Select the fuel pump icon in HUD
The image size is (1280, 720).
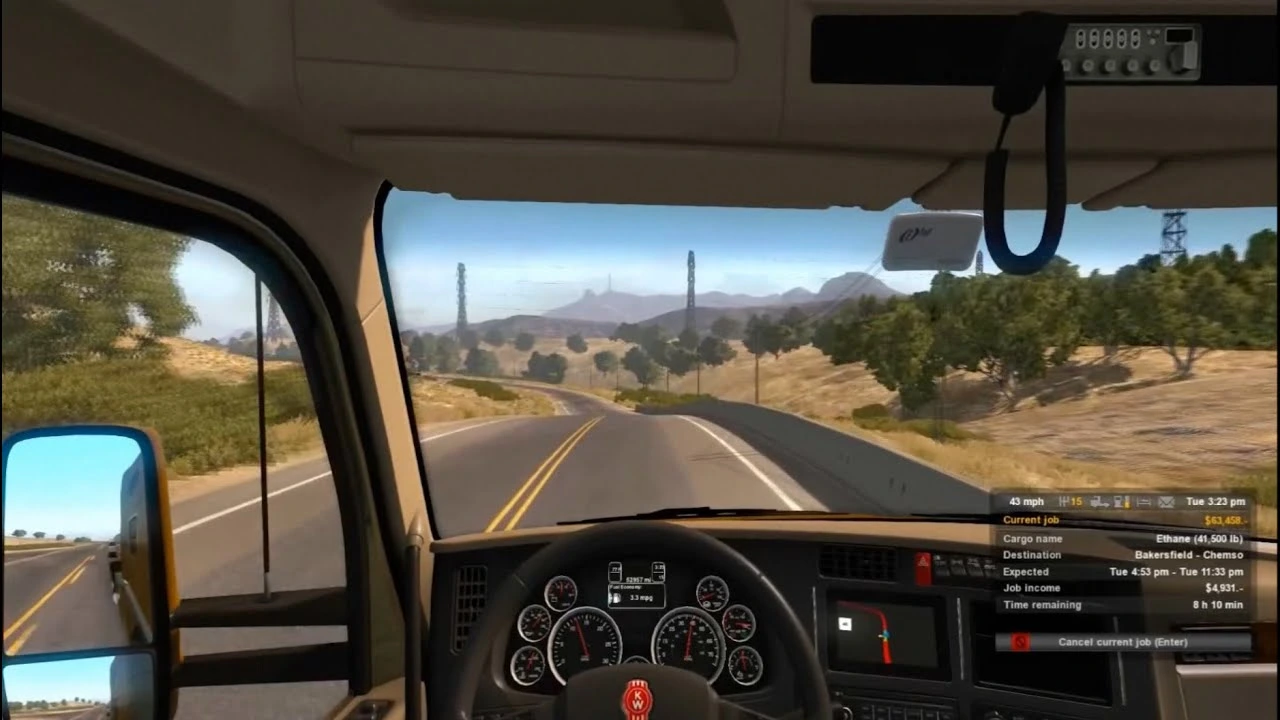1121,501
